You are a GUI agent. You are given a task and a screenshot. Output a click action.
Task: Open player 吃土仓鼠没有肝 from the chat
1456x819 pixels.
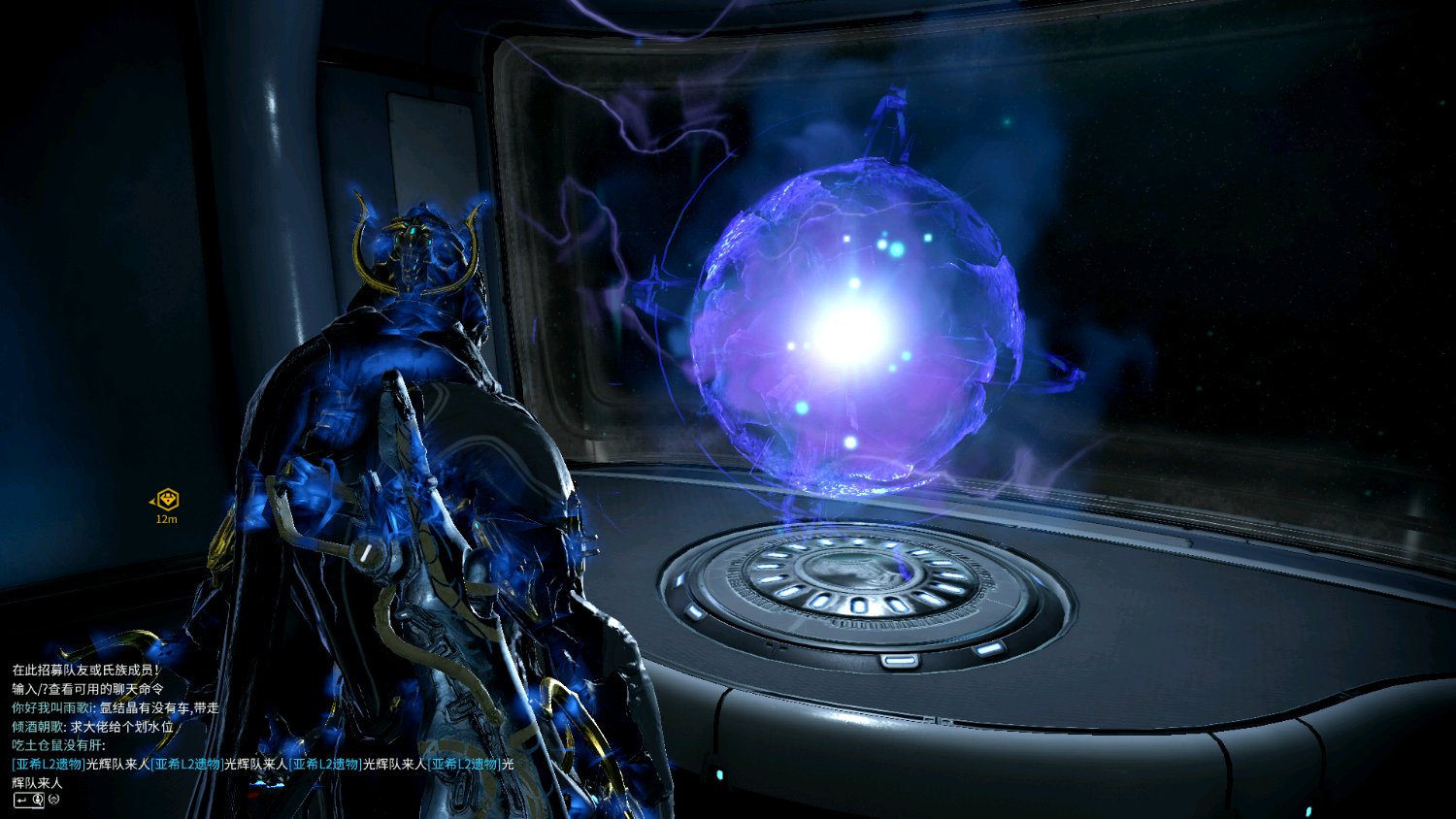point(56,745)
